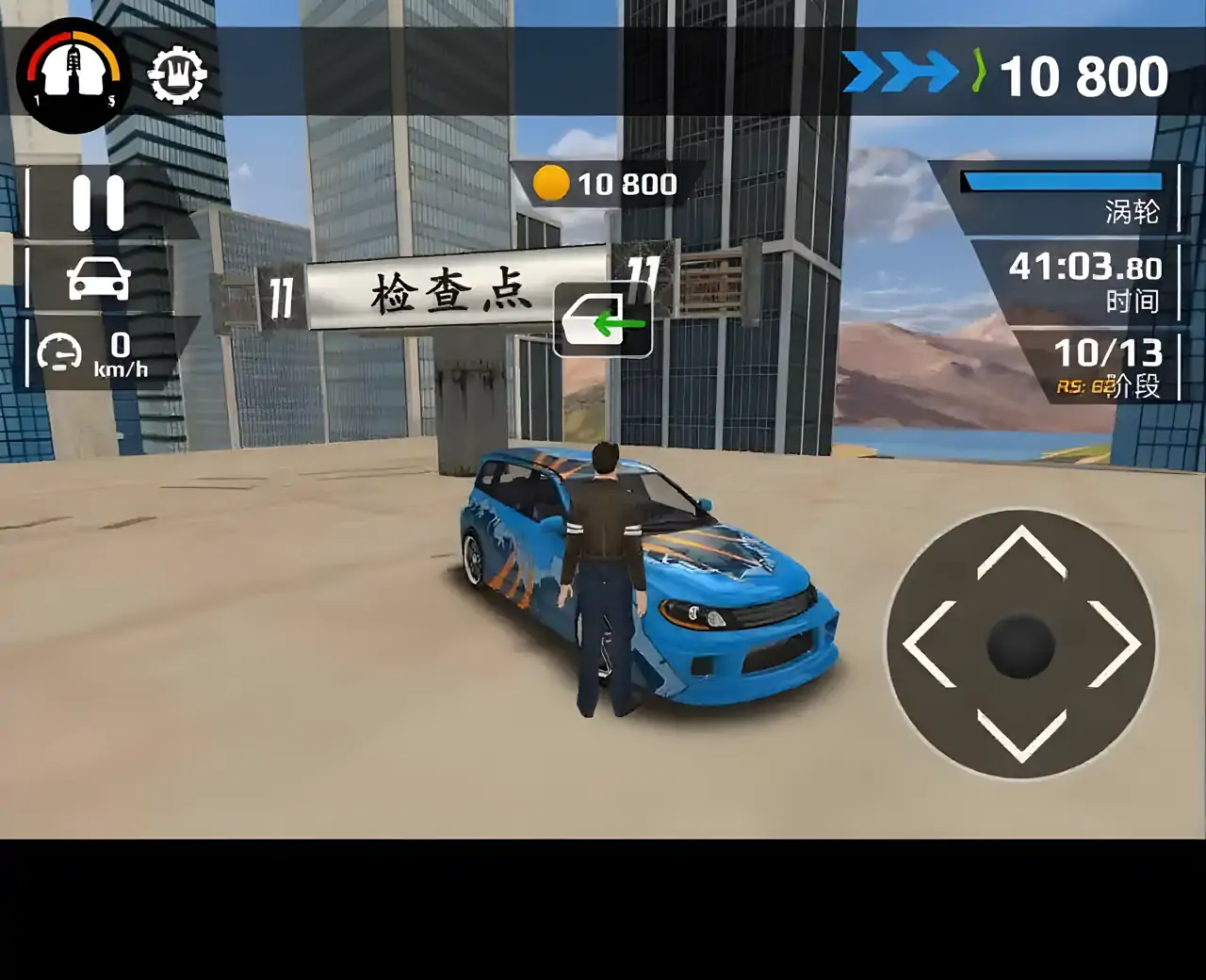Open the gearbox shifter gauge icon
The width and height of the screenshot is (1206, 980).
(x=73, y=74)
